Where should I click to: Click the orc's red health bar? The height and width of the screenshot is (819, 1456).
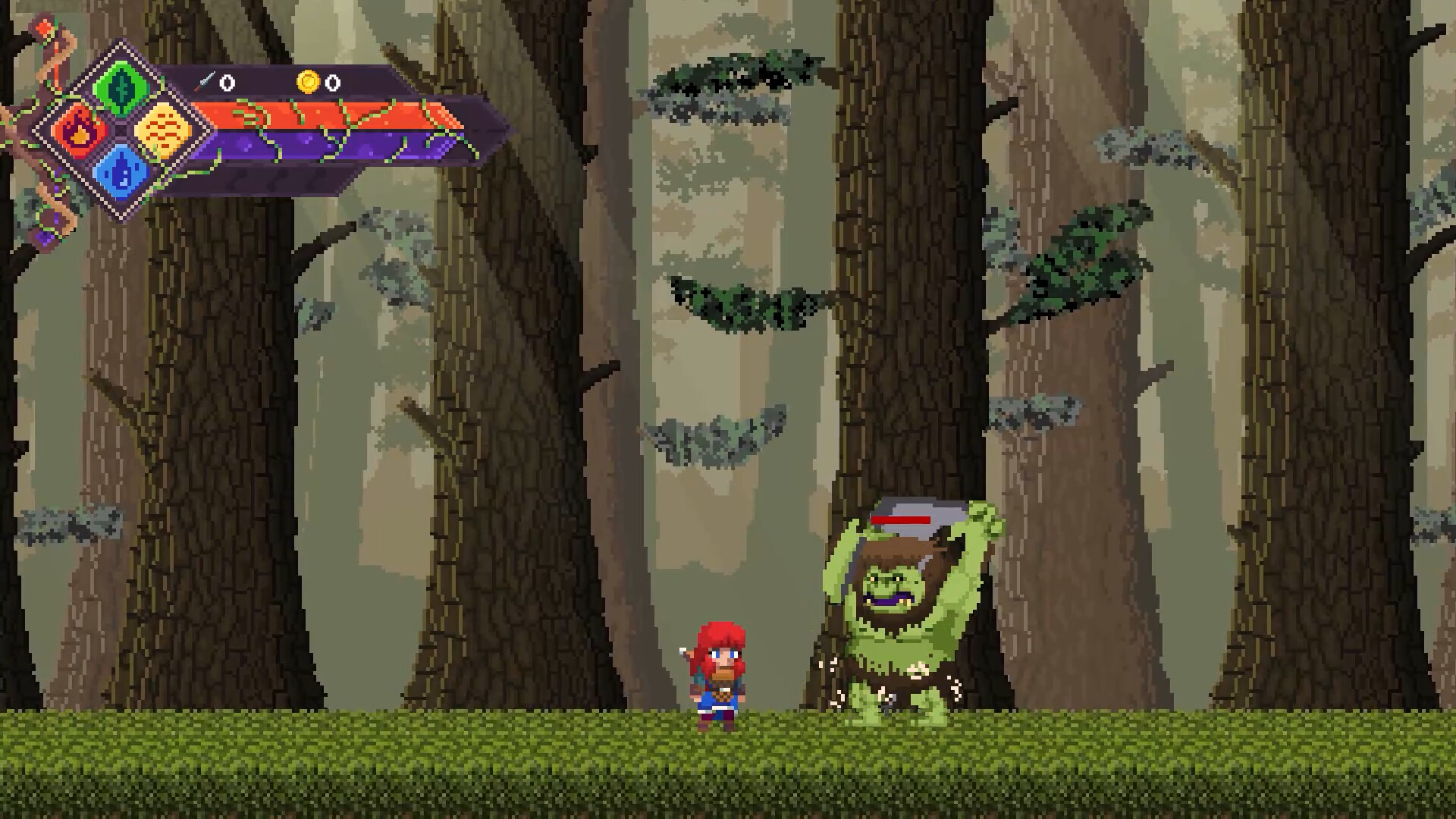(x=901, y=520)
